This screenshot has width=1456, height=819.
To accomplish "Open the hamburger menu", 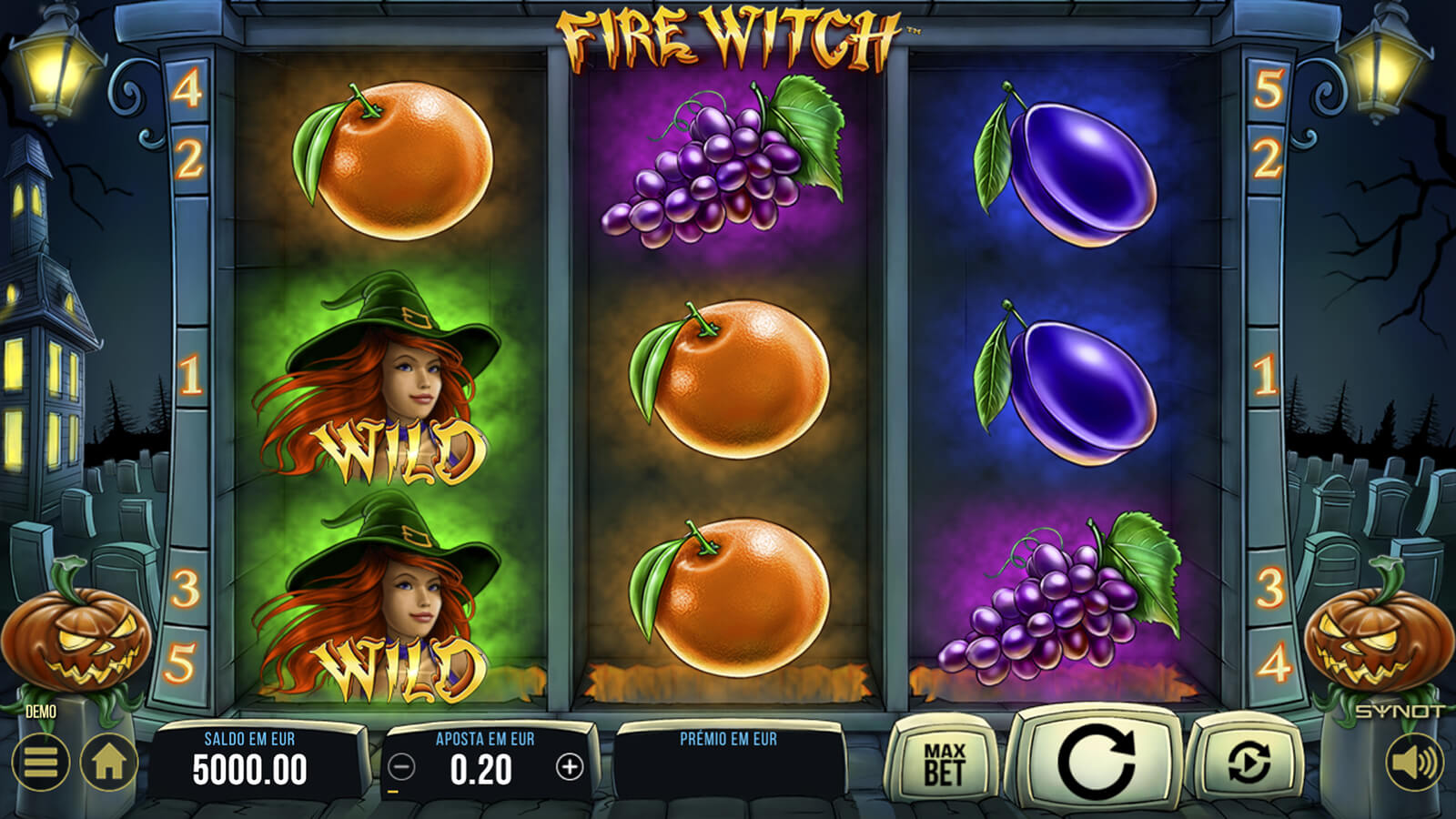I will tap(41, 762).
